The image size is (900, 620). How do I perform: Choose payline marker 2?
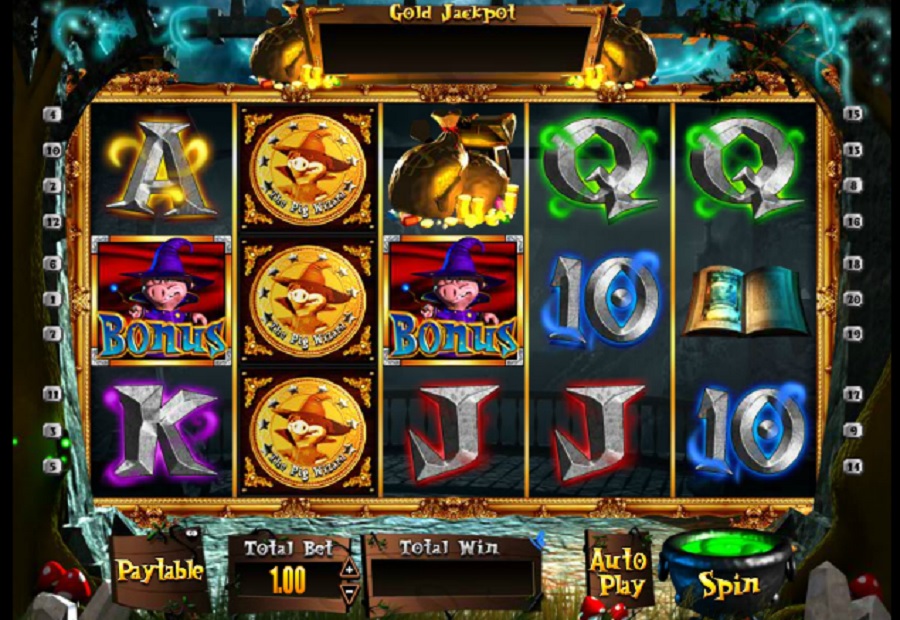pos(52,186)
